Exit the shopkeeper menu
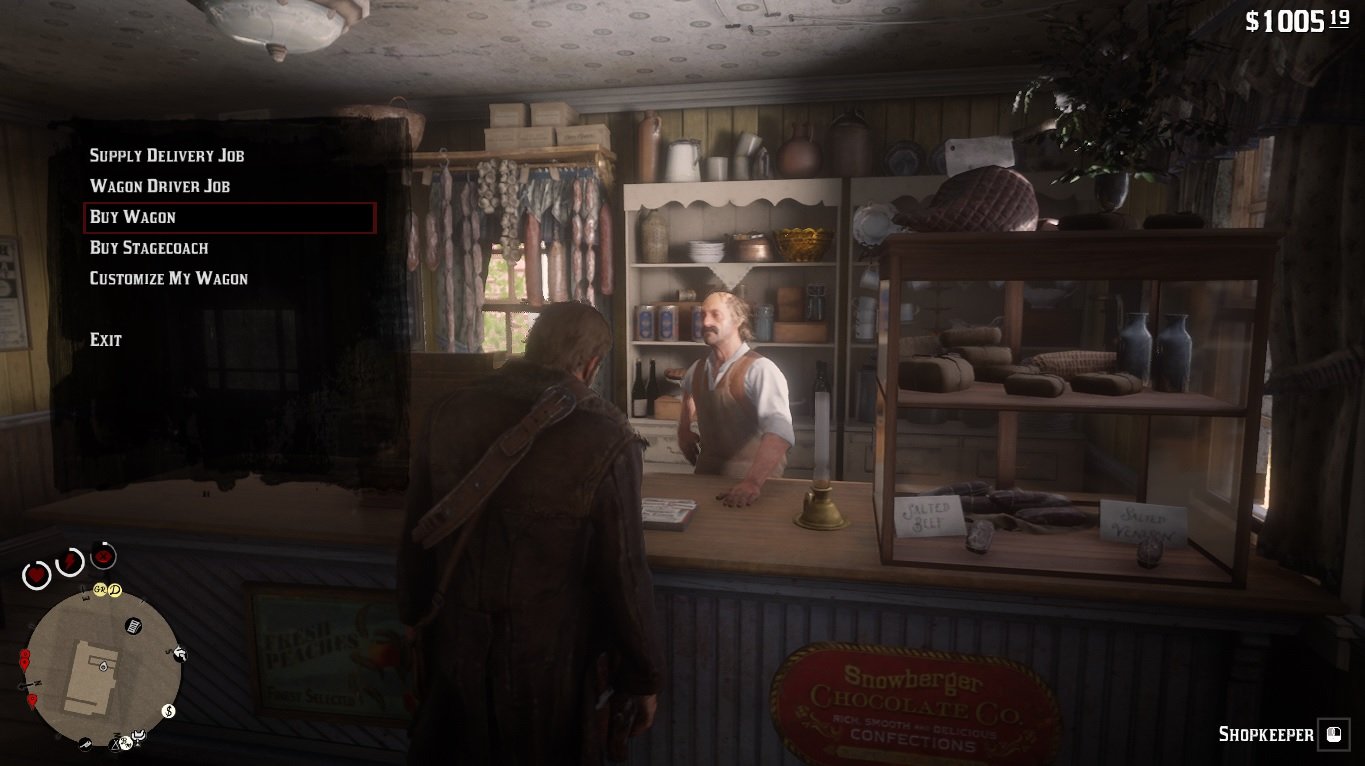1365x766 pixels. click(106, 340)
